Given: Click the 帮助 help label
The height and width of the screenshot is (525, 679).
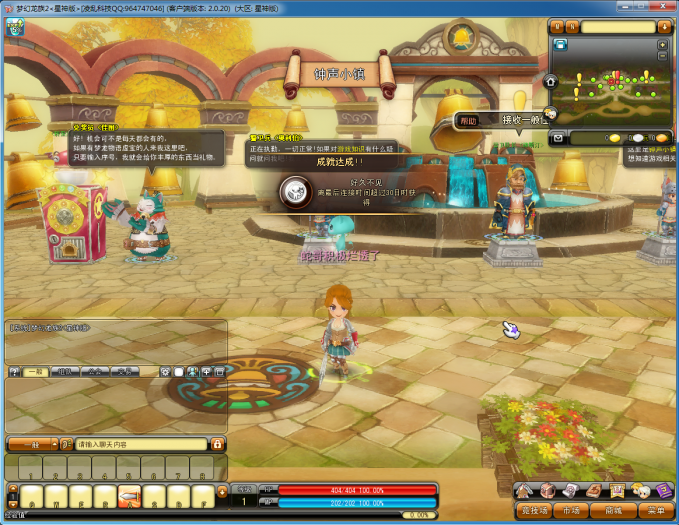Looking at the screenshot, I should point(468,121).
